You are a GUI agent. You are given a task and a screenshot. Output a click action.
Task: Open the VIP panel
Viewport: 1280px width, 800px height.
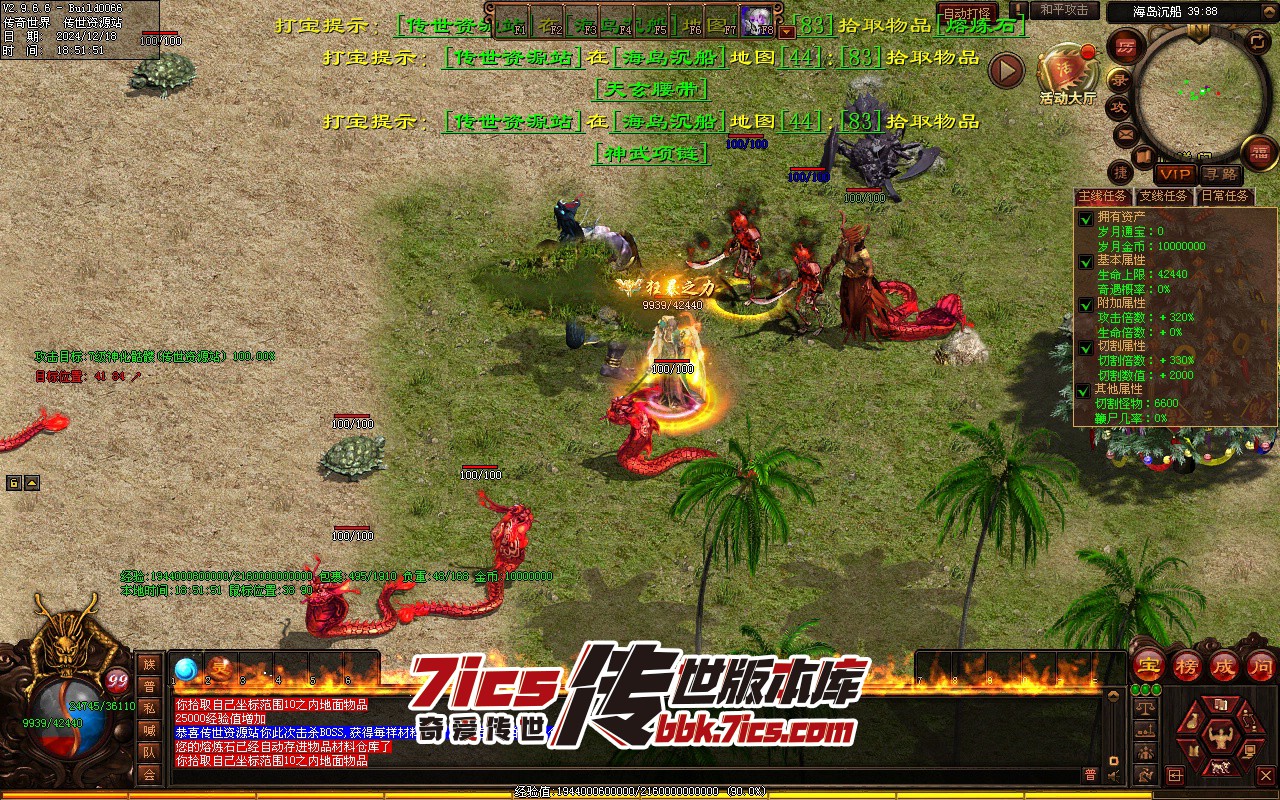[x=1174, y=173]
